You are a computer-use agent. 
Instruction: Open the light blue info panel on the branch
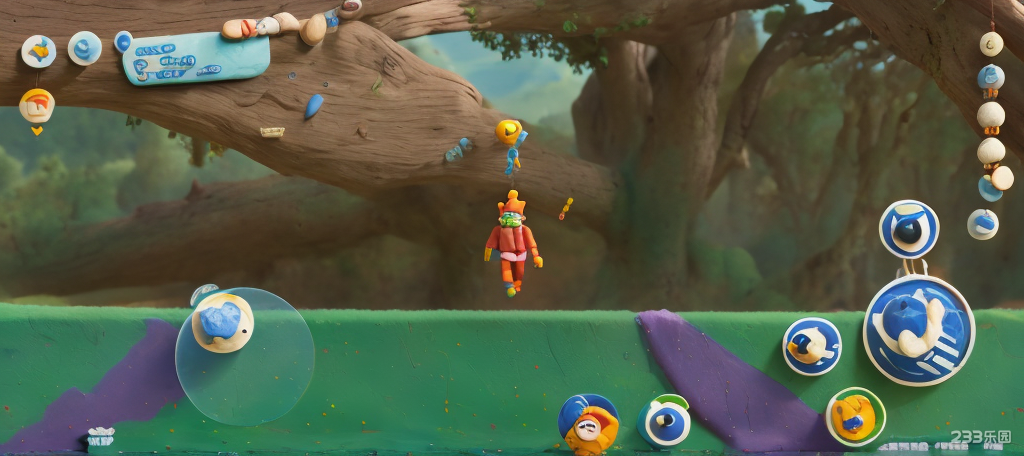(x=196, y=57)
